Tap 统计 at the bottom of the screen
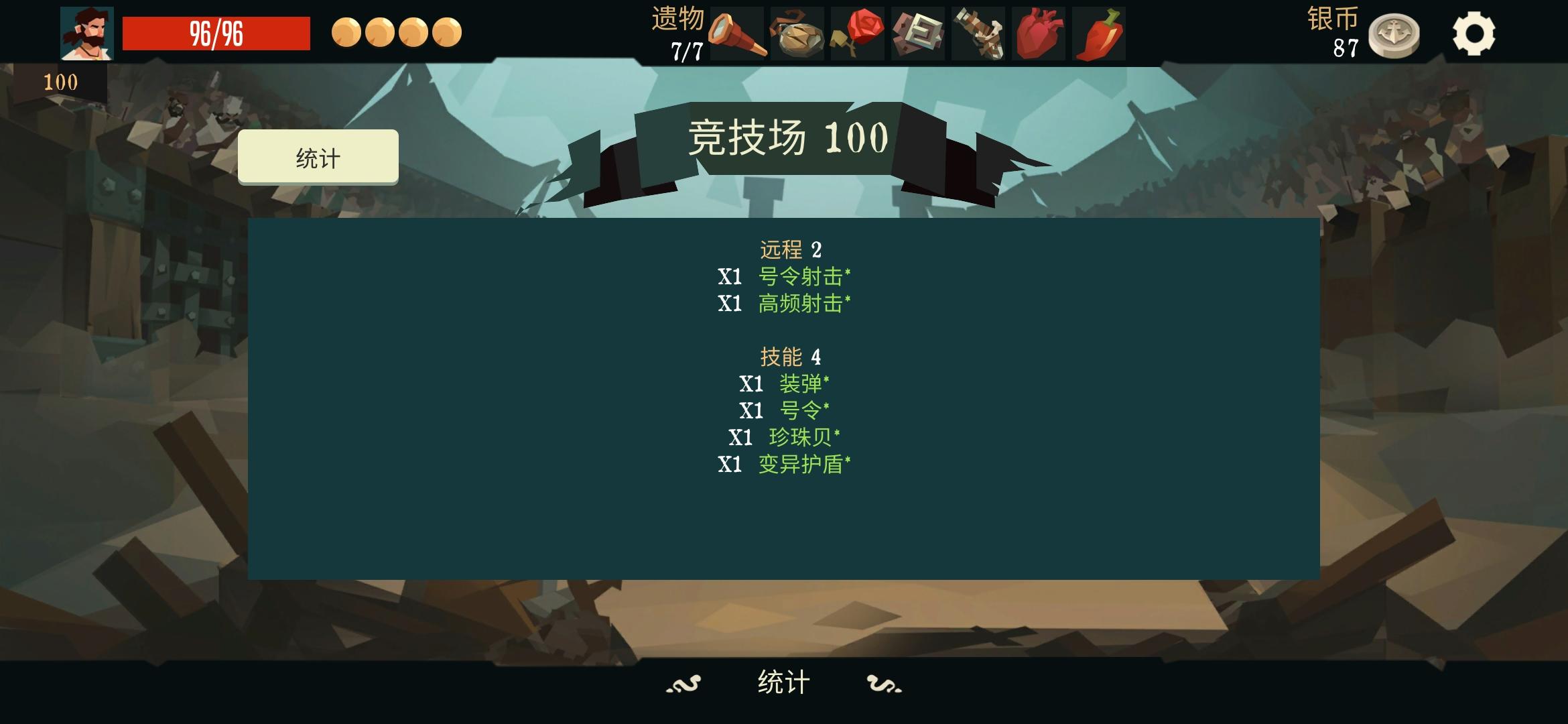 click(783, 680)
